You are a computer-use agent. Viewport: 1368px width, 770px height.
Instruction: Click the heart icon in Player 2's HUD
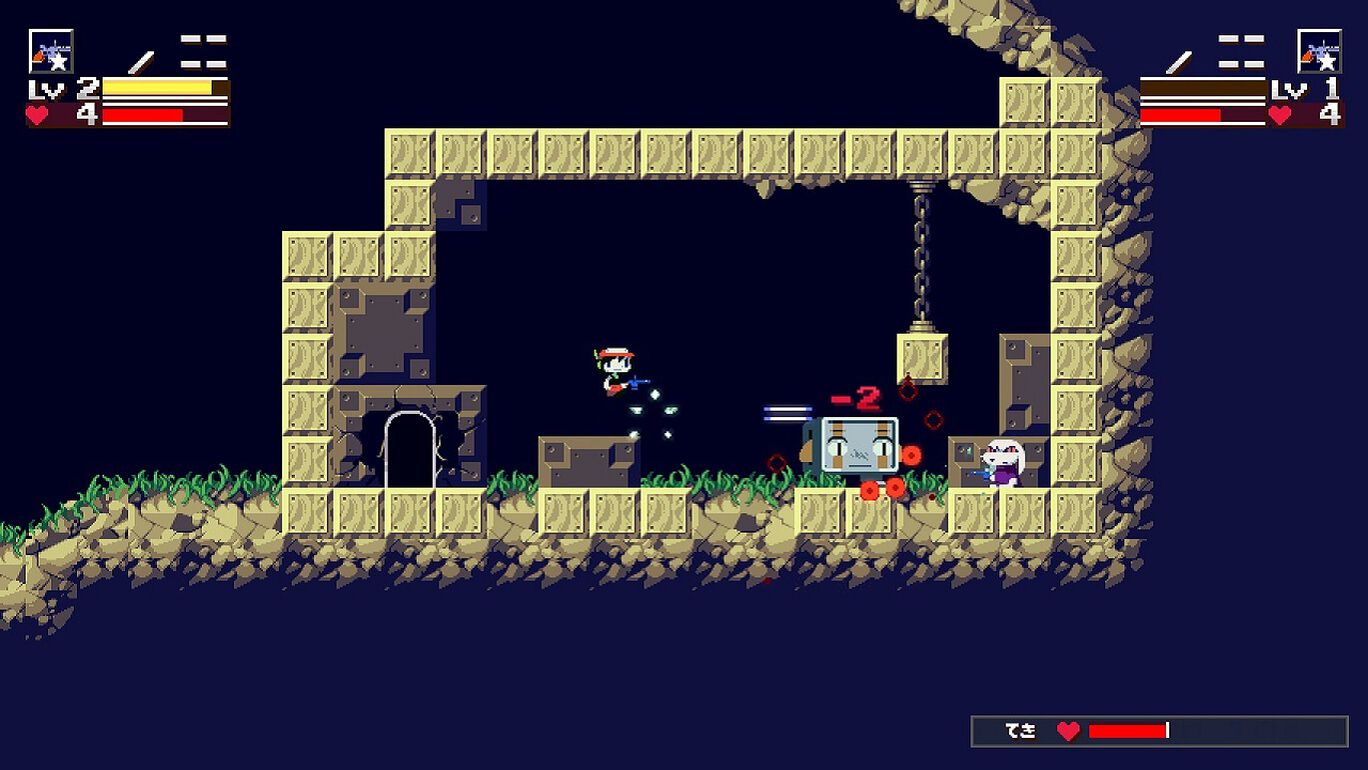[1281, 113]
